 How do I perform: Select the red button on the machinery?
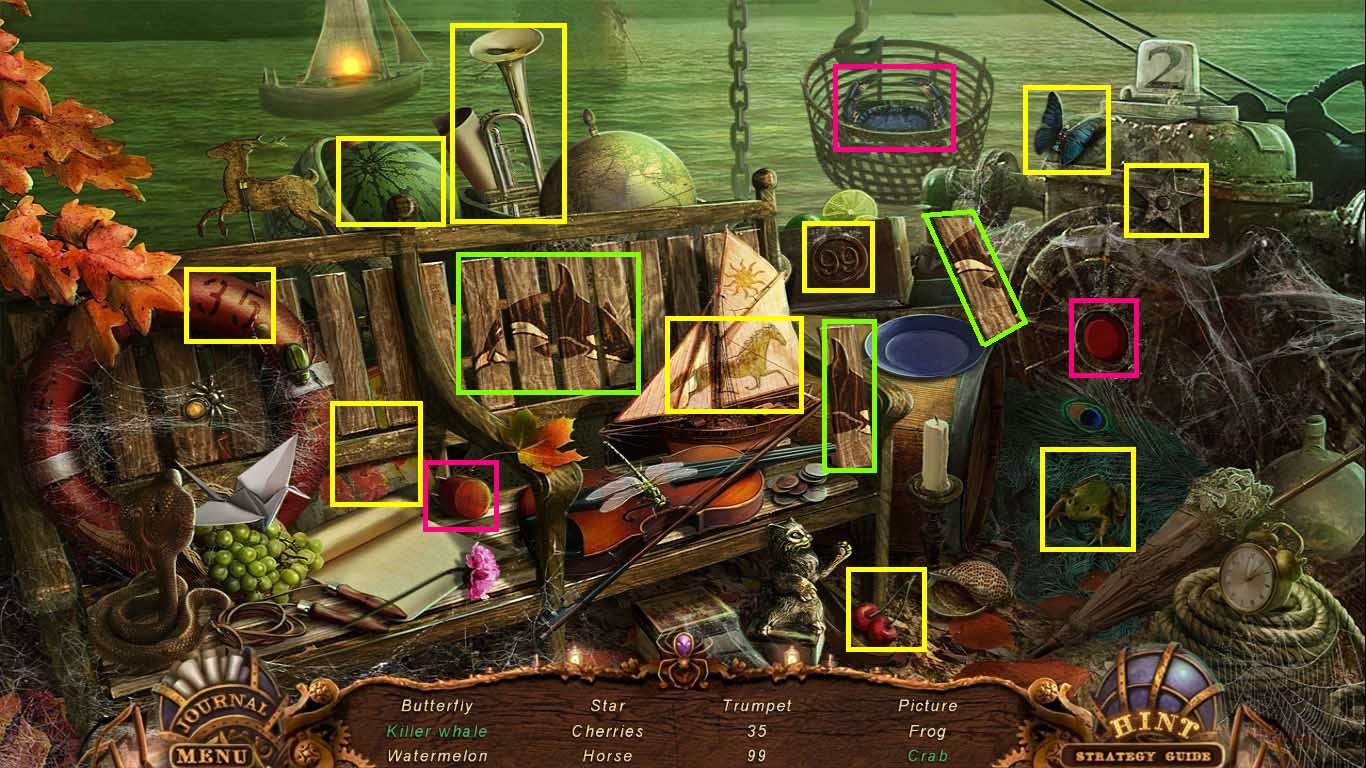(1105, 337)
